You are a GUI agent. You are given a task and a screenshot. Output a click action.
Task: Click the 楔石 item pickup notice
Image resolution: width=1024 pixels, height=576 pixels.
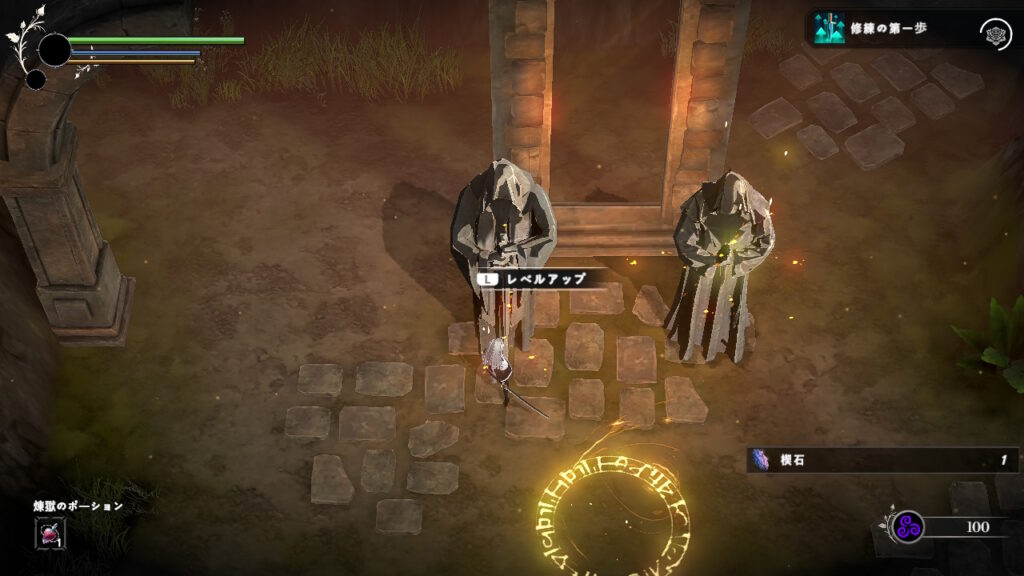coord(882,460)
